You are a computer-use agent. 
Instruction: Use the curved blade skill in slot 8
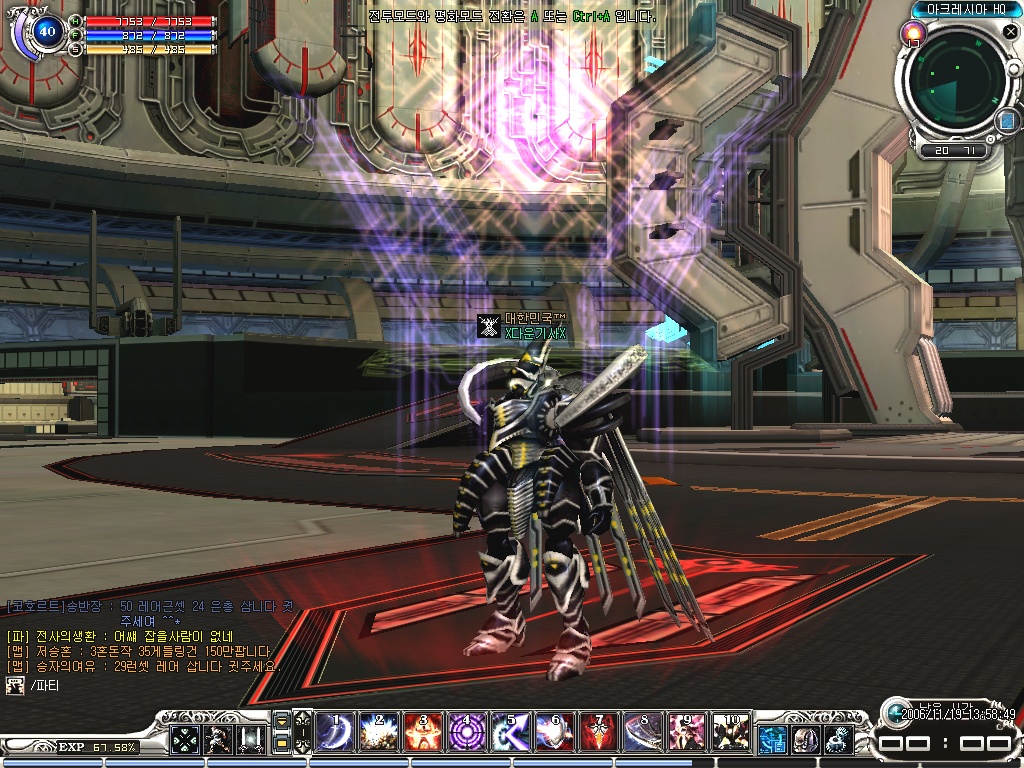(x=642, y=733)
